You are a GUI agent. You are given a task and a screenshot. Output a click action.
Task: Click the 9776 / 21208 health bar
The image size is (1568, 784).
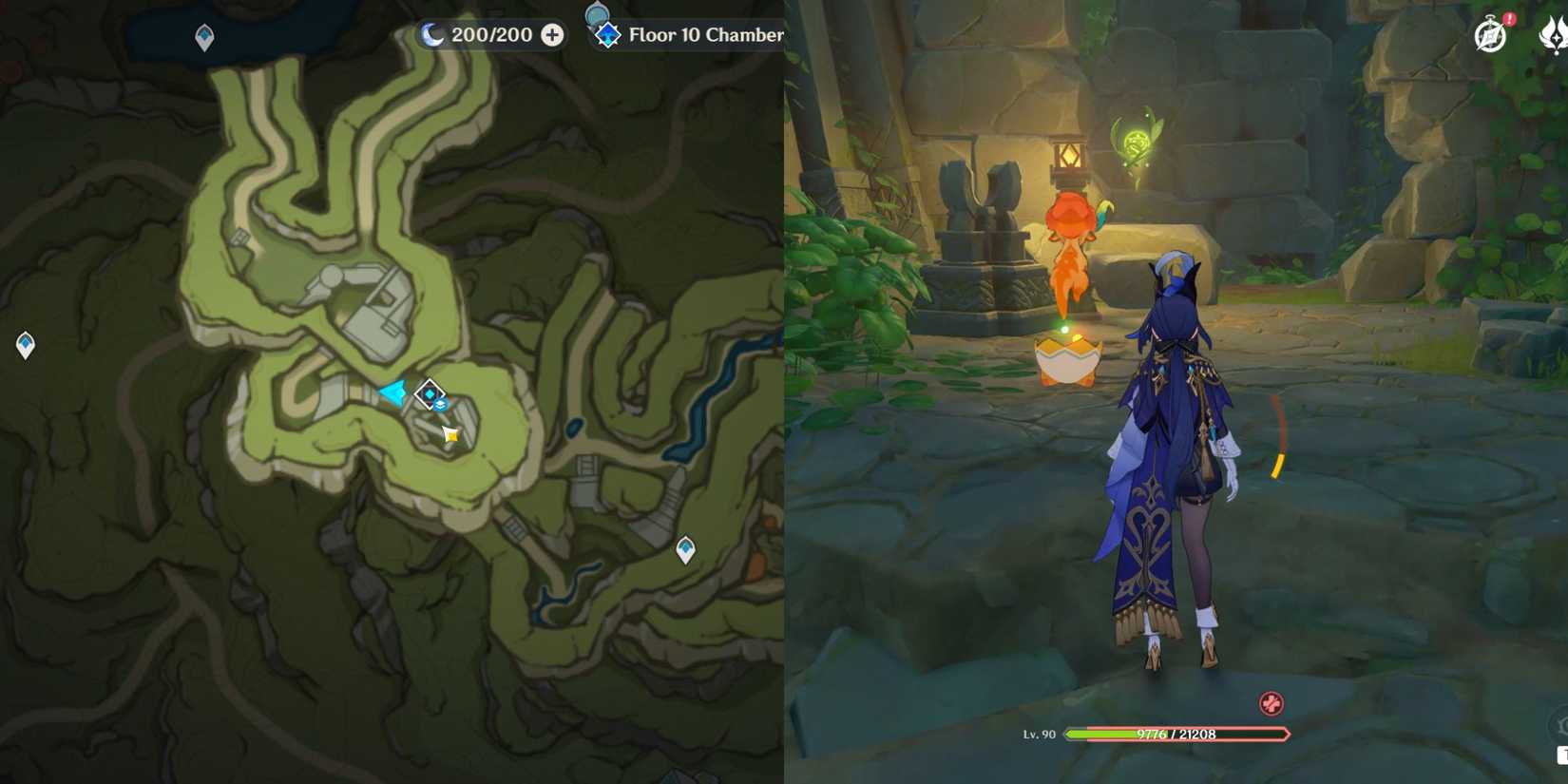click(x=1178, y=733)
